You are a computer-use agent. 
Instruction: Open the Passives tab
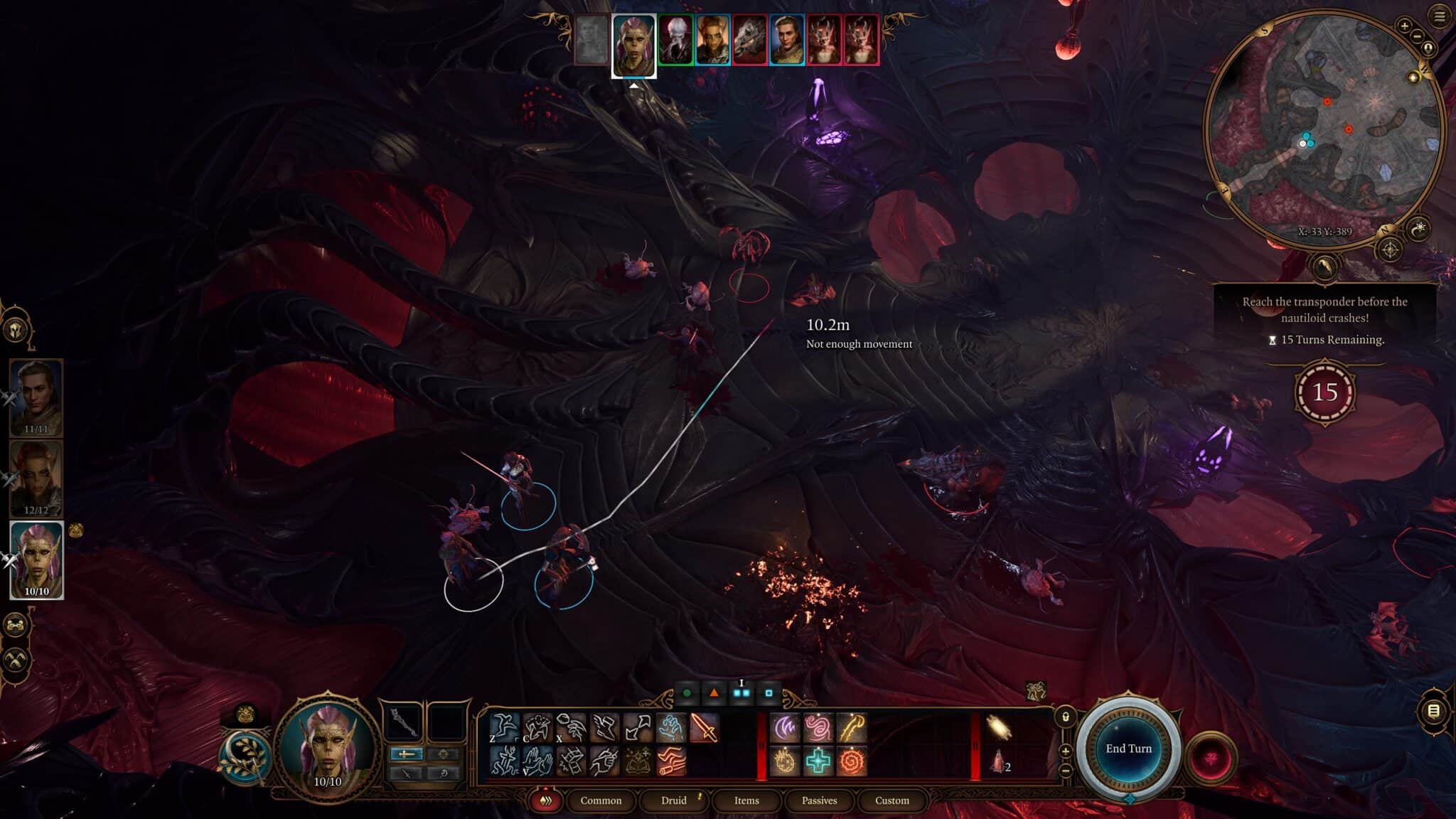click(x=819, y=801)
